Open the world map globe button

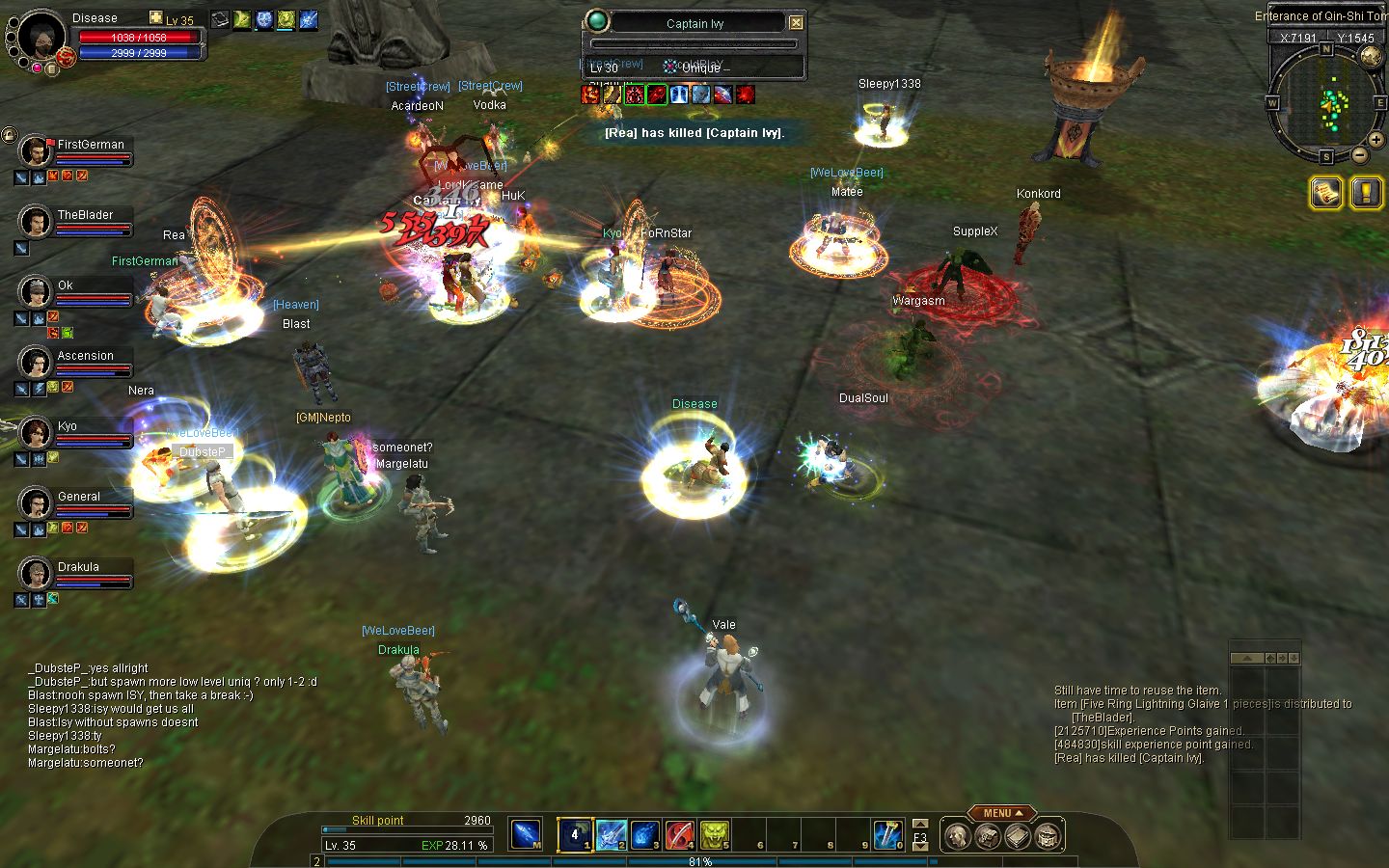(x=1370, y=56)
